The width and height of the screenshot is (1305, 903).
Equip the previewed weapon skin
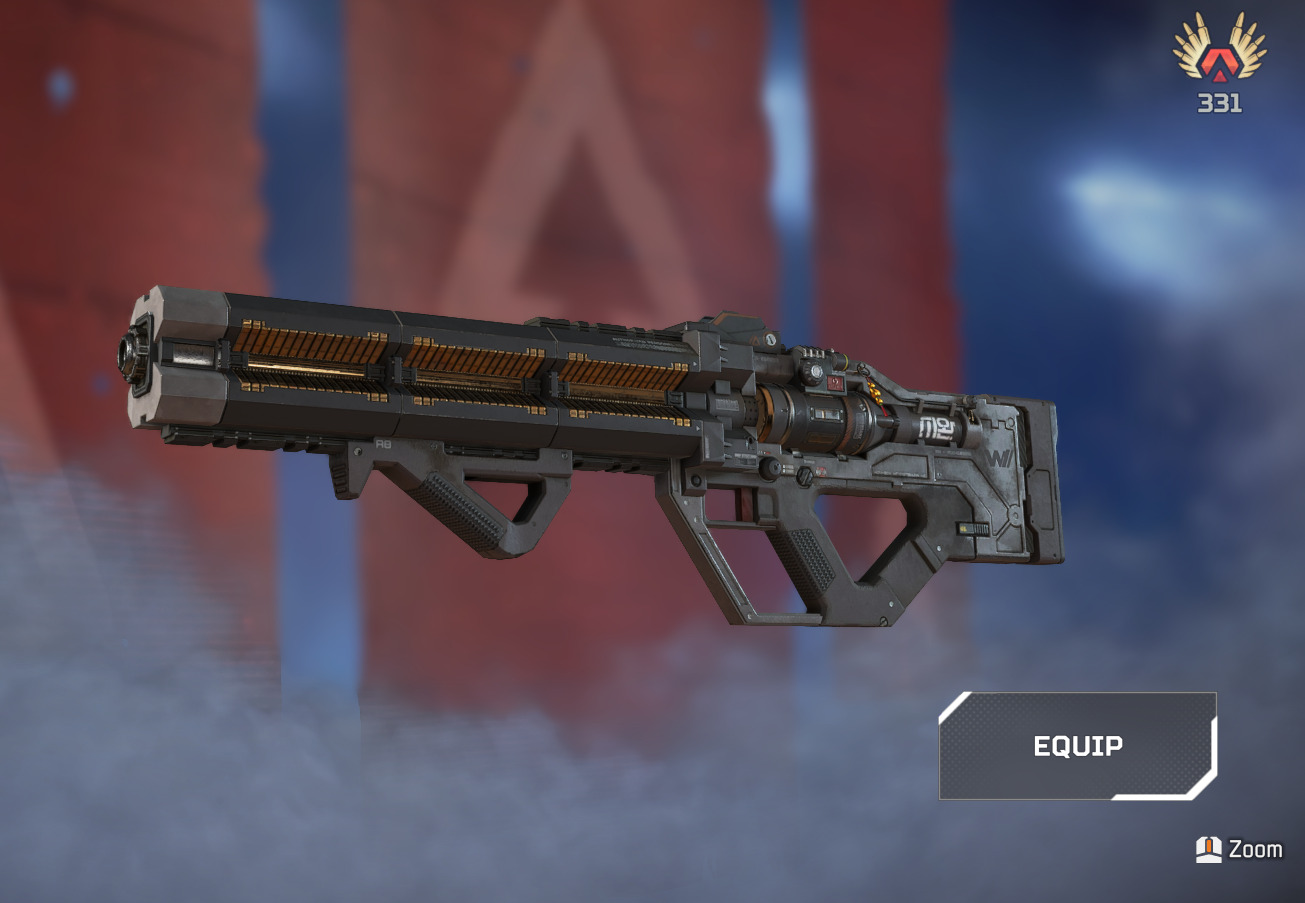[1077, 746]
